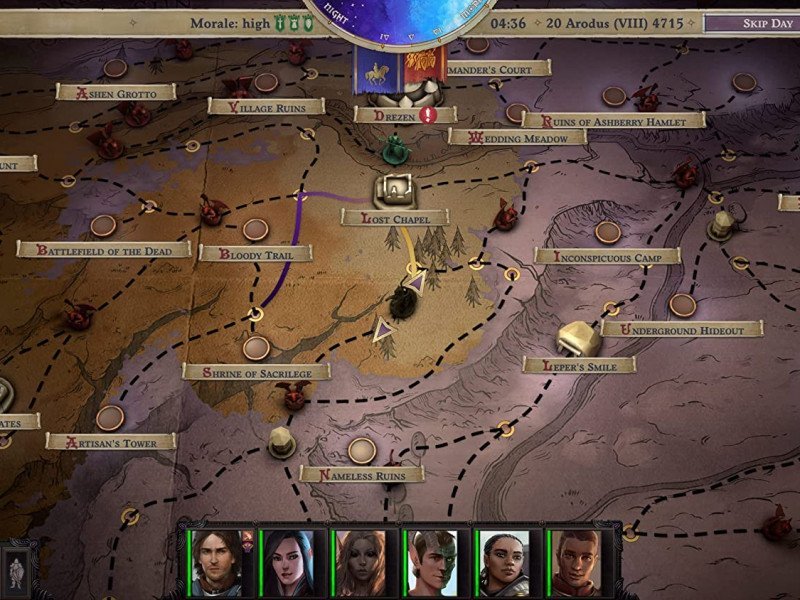Image resolution: width=800 pixels, height=600 pixels.
Task: Click the Skip Day button
Action: click(x=765, y=23)
